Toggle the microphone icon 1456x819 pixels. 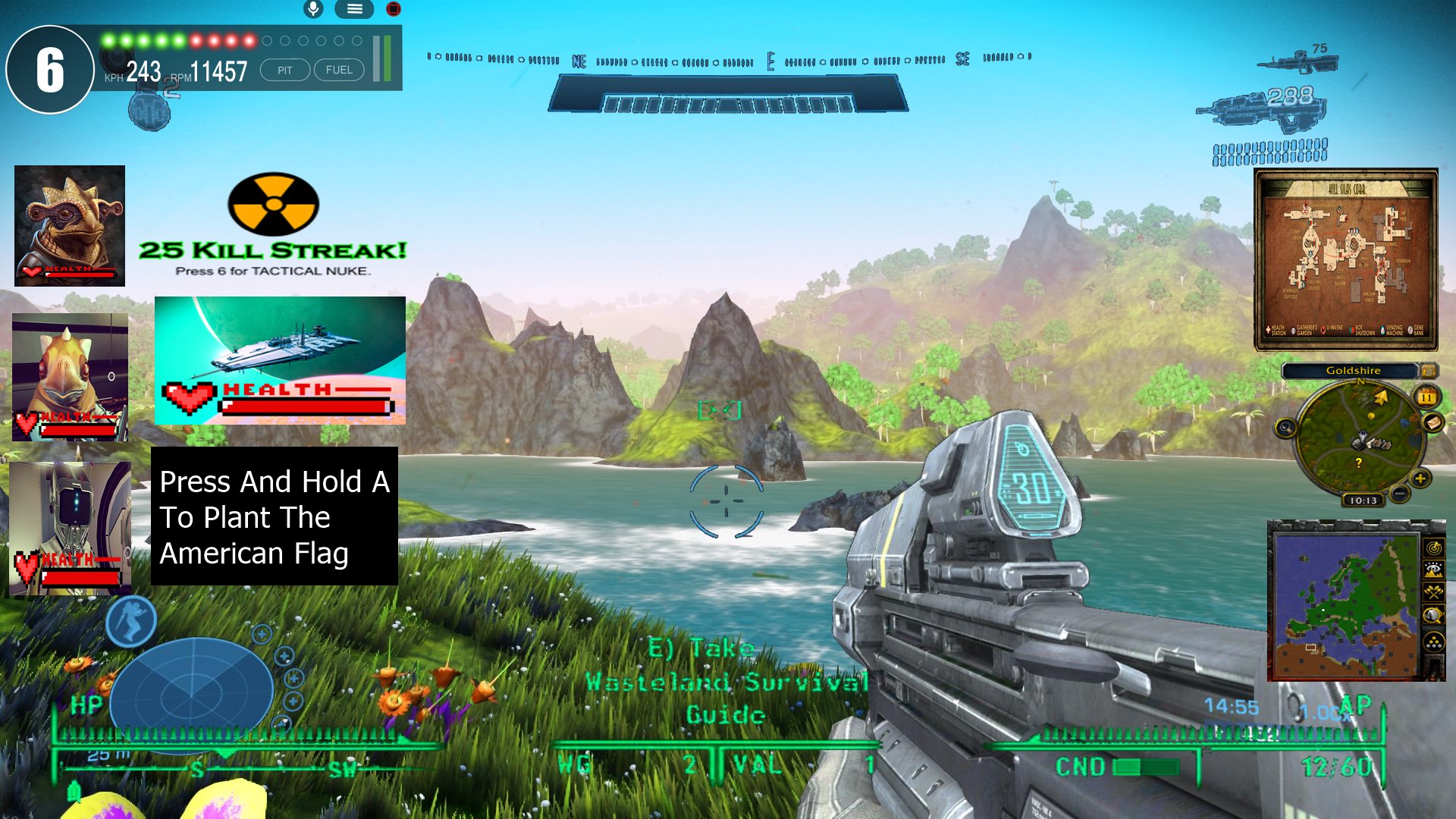(313, 9)
